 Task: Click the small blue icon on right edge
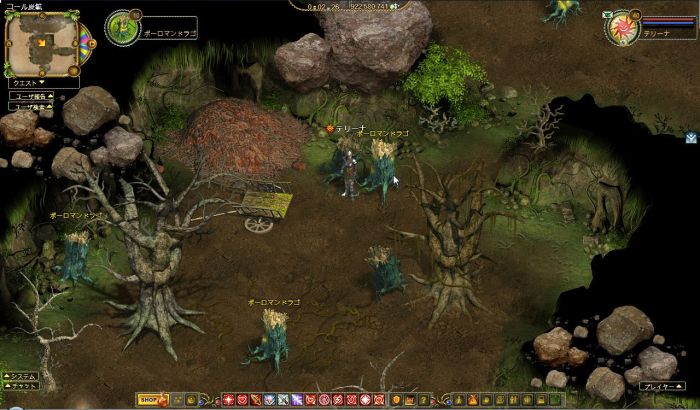pos(691,138)
